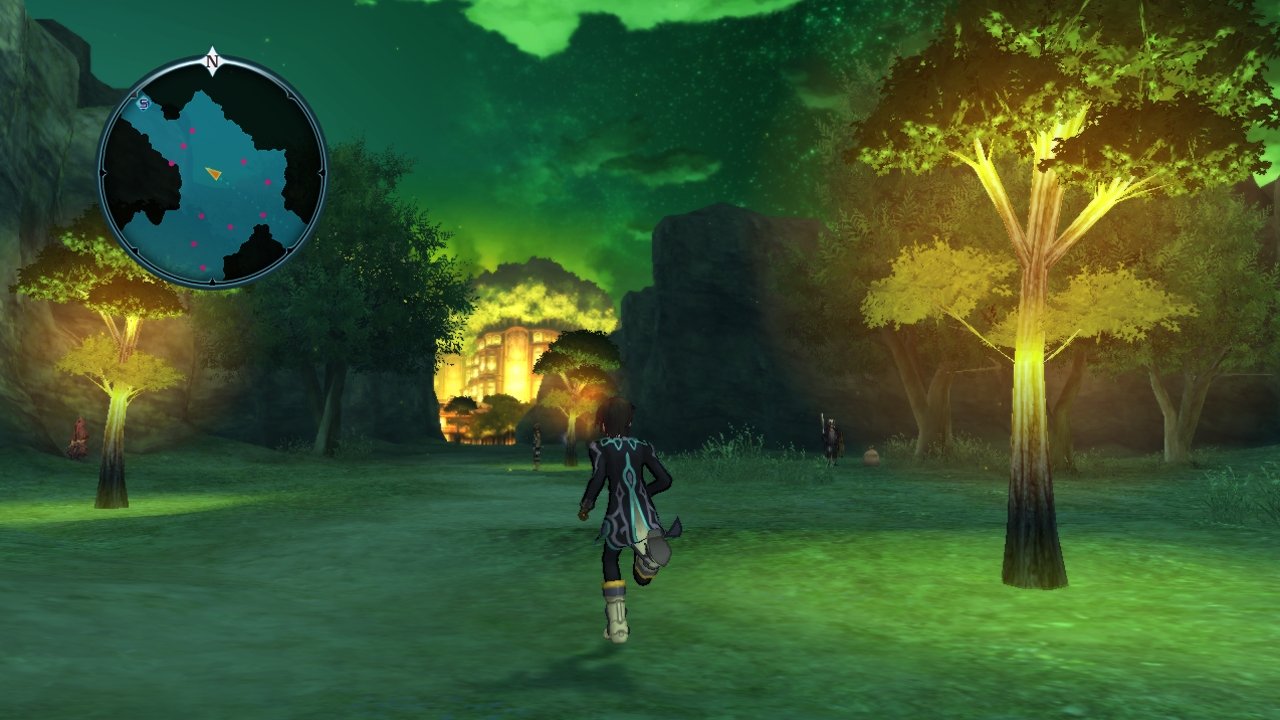Click the minimap's eastern edge notch
Viewport: 1280px width, 720px height.
click(322, 172)
